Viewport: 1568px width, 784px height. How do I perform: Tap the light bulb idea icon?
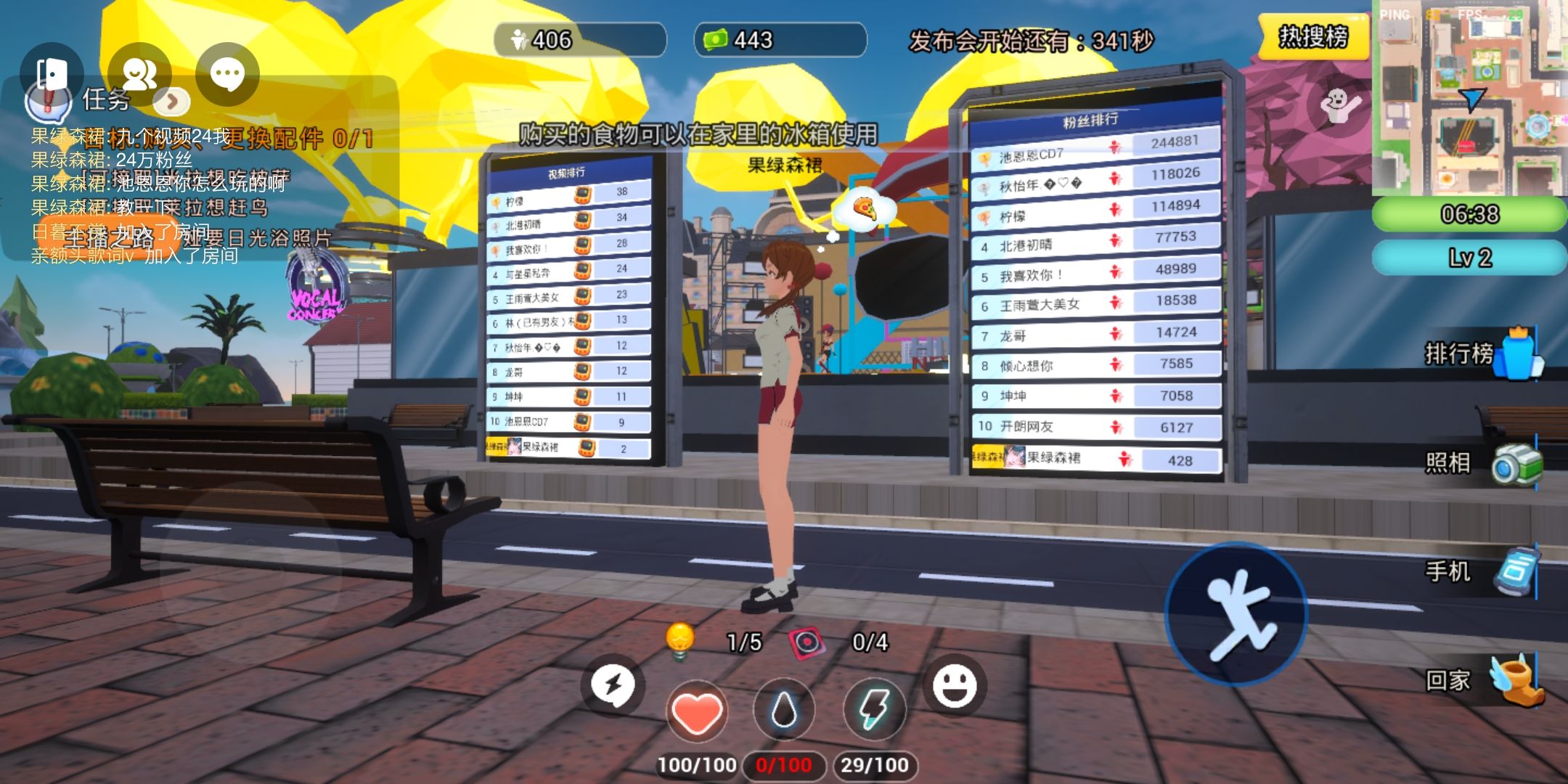pyautogui.click(x=680, y=641)
